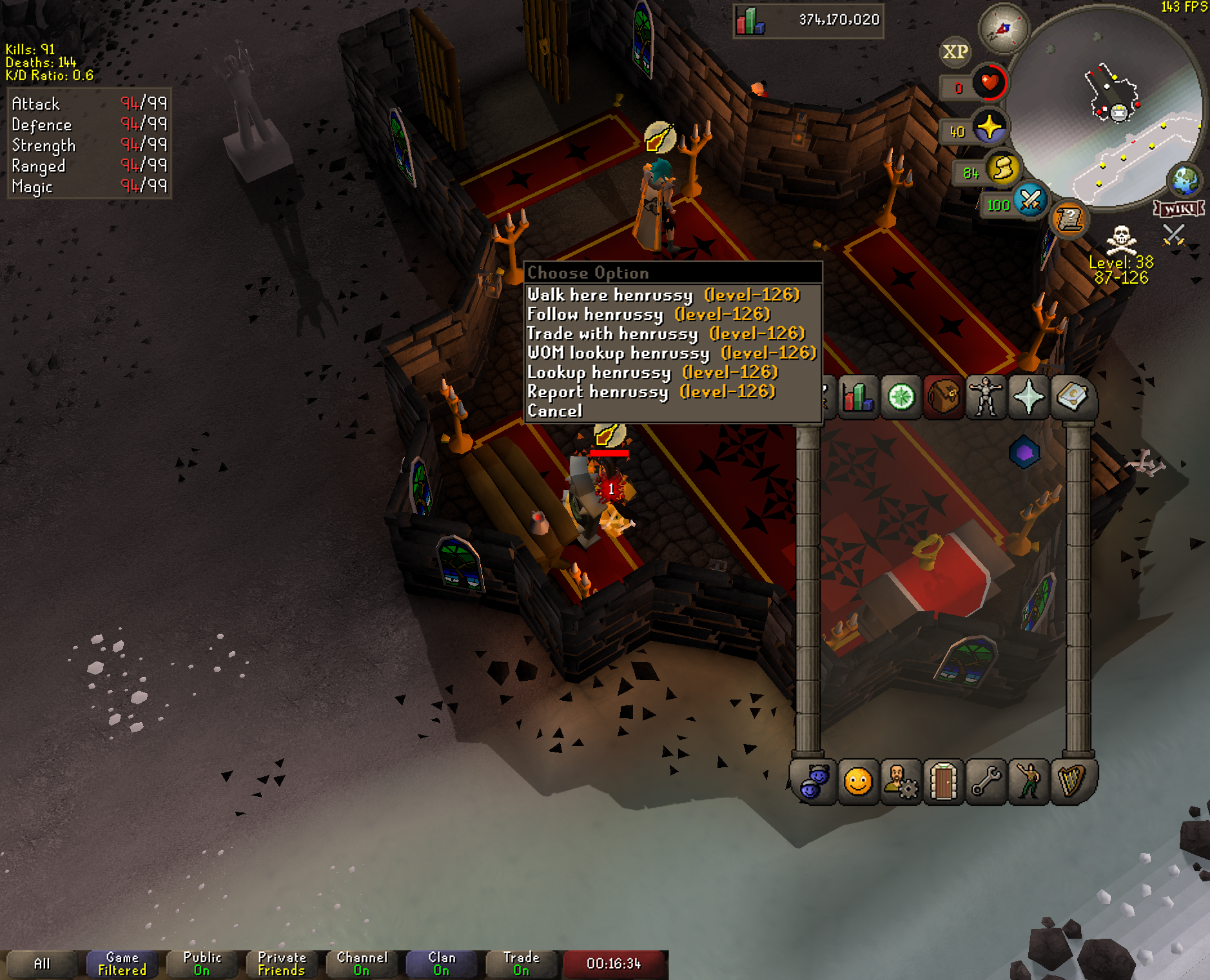Open the skills tab with bar chart icon
The width and height of the screenshot is (1210, 980).
[x=858, y=397]
